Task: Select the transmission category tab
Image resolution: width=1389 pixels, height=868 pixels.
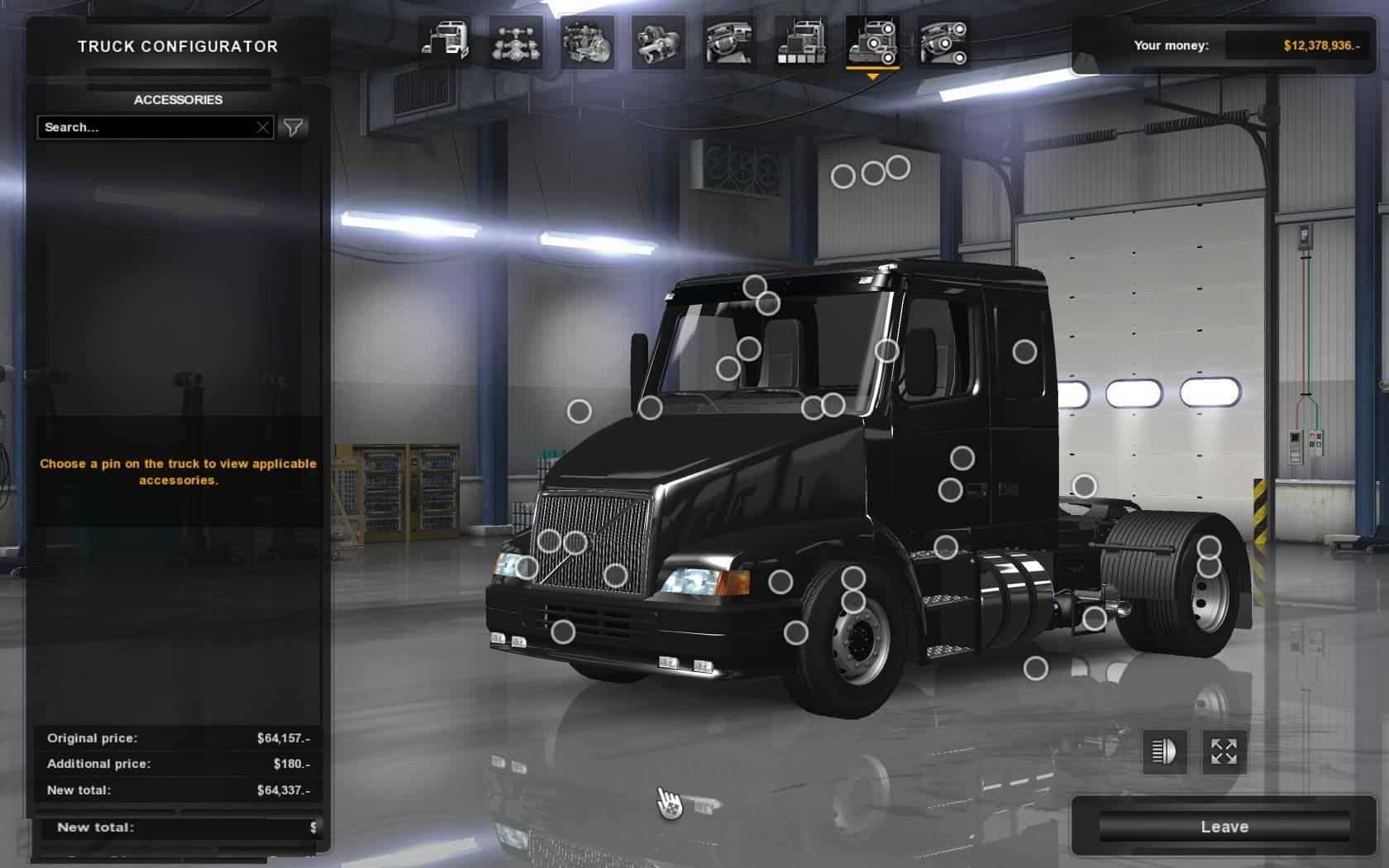Action: pyautogui.click(x=658, y=41)
